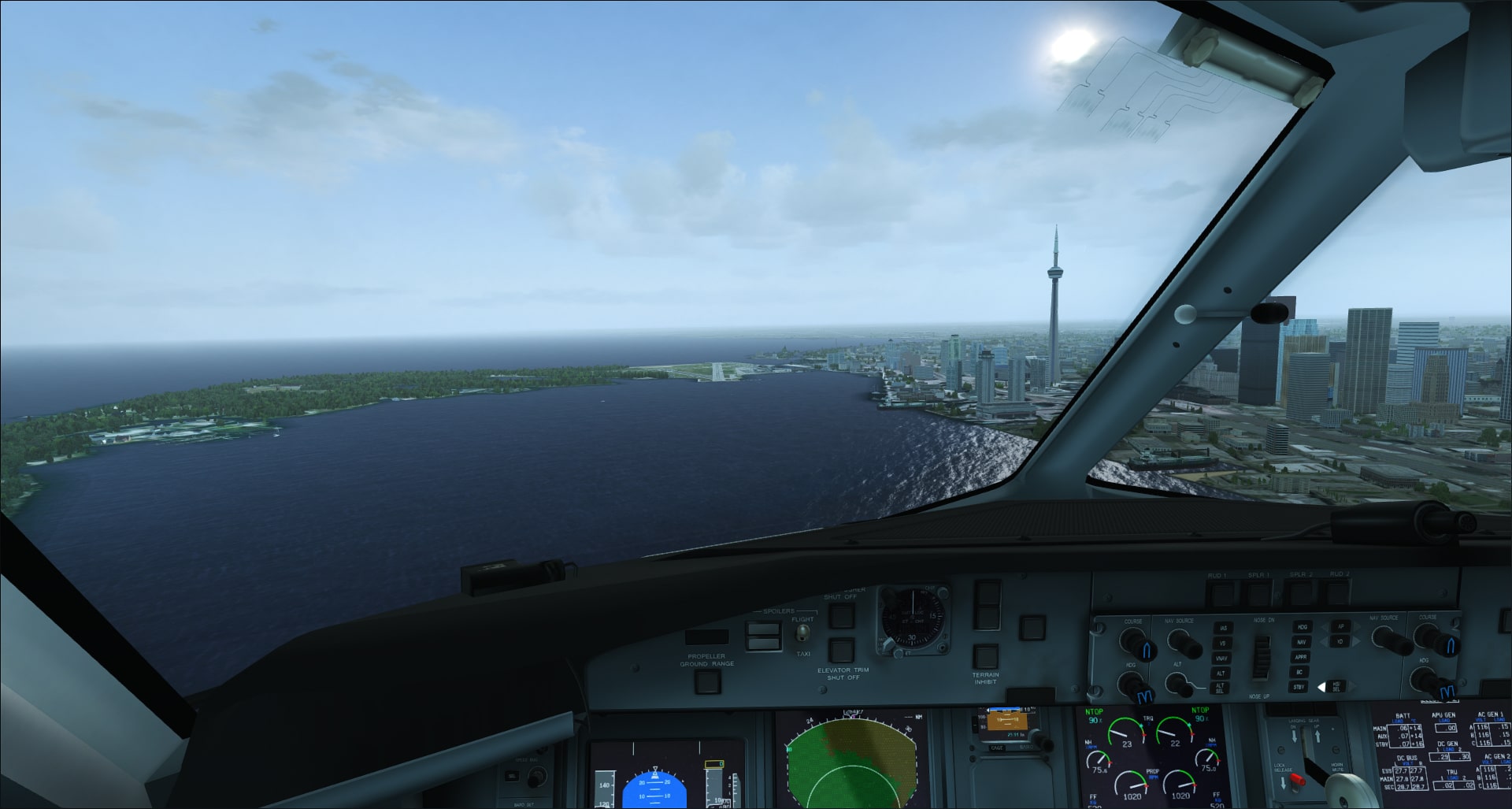Arm the ALT SEL button
Viewport: 1512px width, 809px height.
pyautogui.click(x=1221, y=688)
